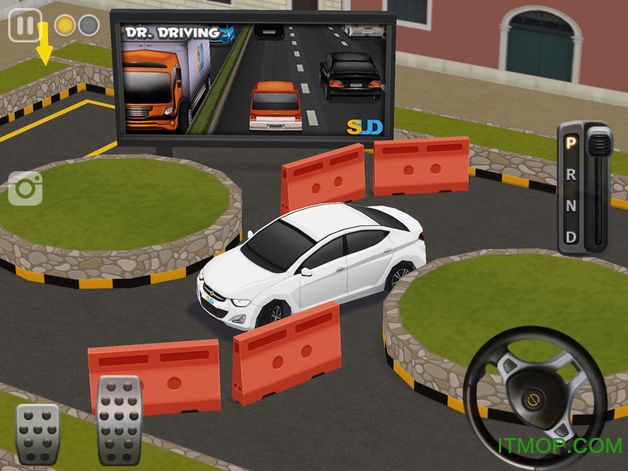Tap the accelerator gas pedal

119,418
